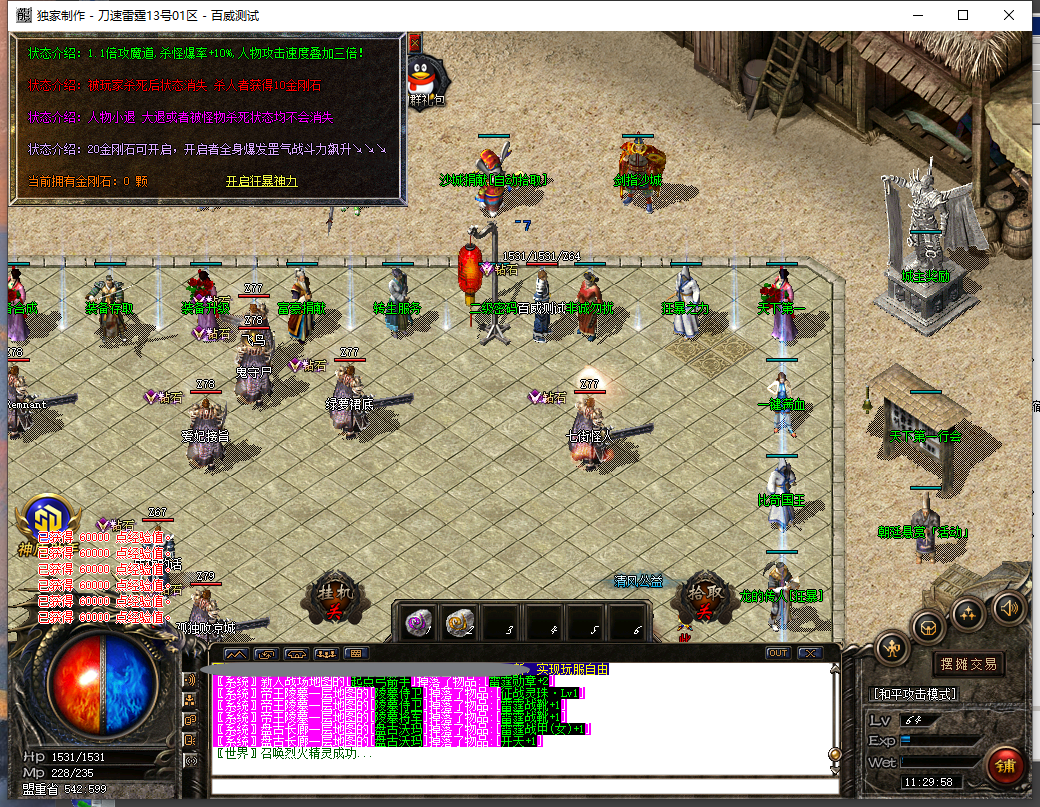Viewport: 1040px width, 807px height.
Task: Select the purple scroll in hotbar slot 1
Action: tap(418, 624)
